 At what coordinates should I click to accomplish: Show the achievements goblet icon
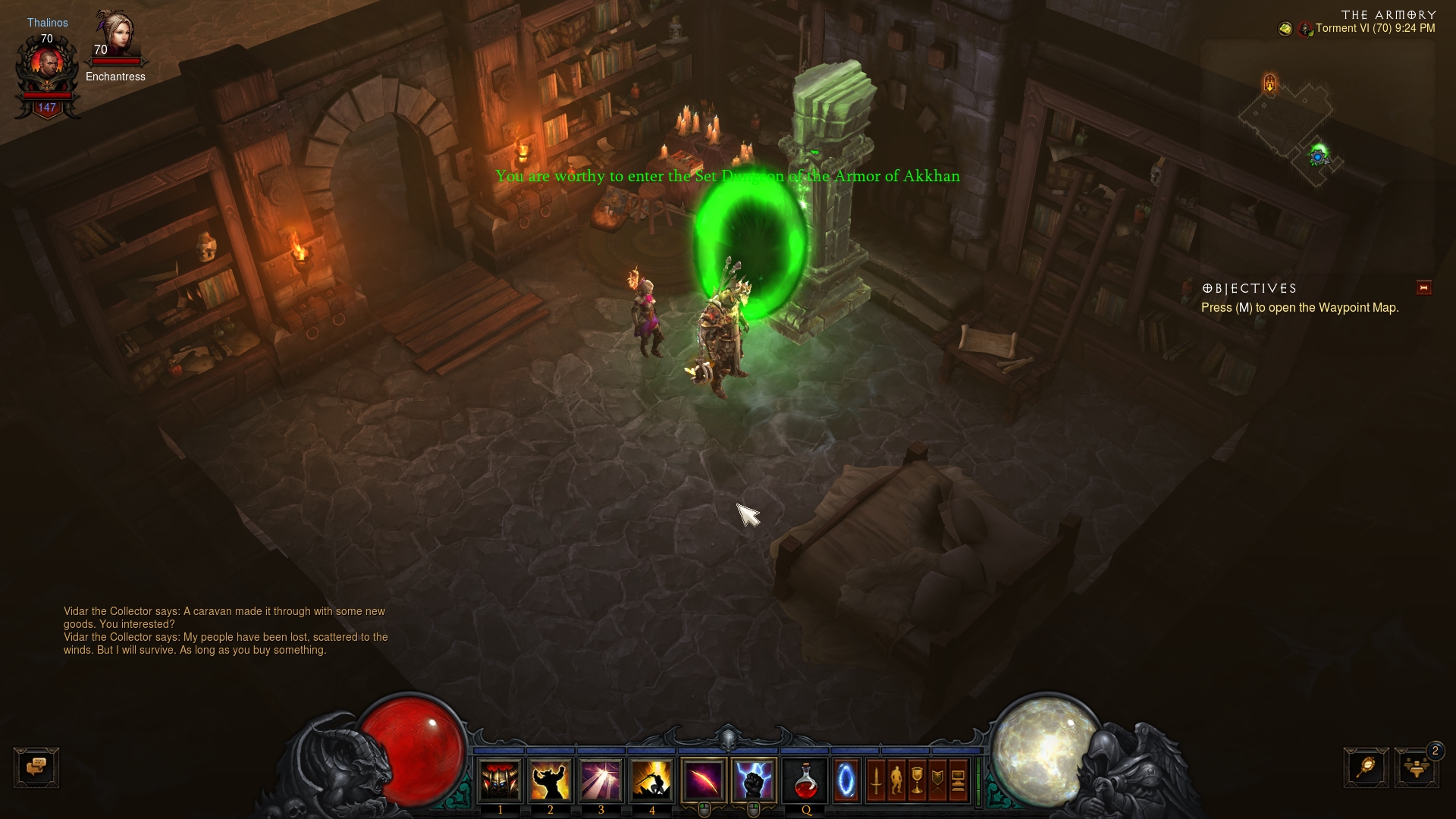click(918, 780)
